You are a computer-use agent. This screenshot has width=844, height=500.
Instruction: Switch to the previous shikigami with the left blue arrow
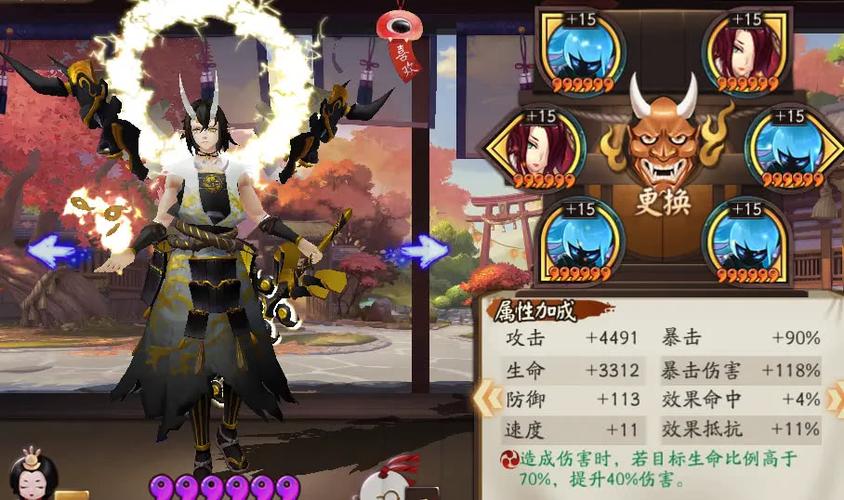point(55,250)
